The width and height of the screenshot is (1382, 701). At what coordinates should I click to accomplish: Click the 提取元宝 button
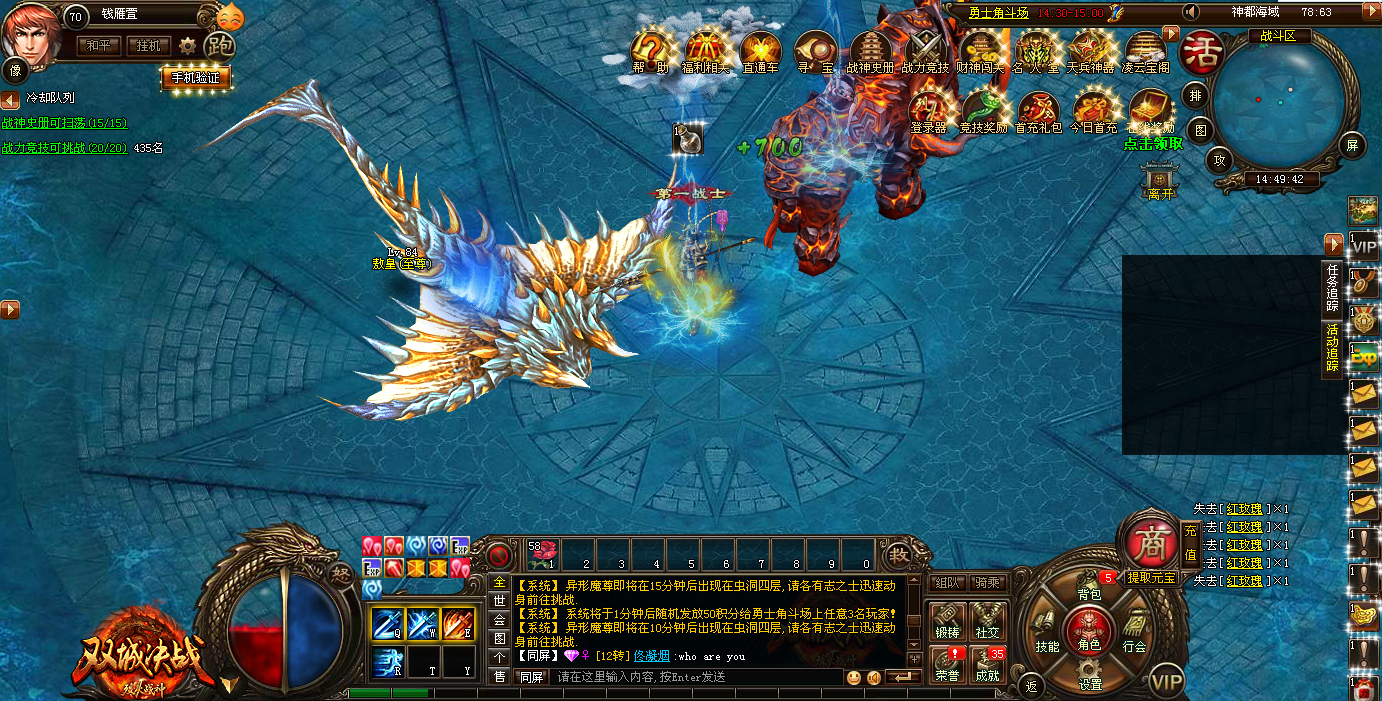[x=1150, y=577]
